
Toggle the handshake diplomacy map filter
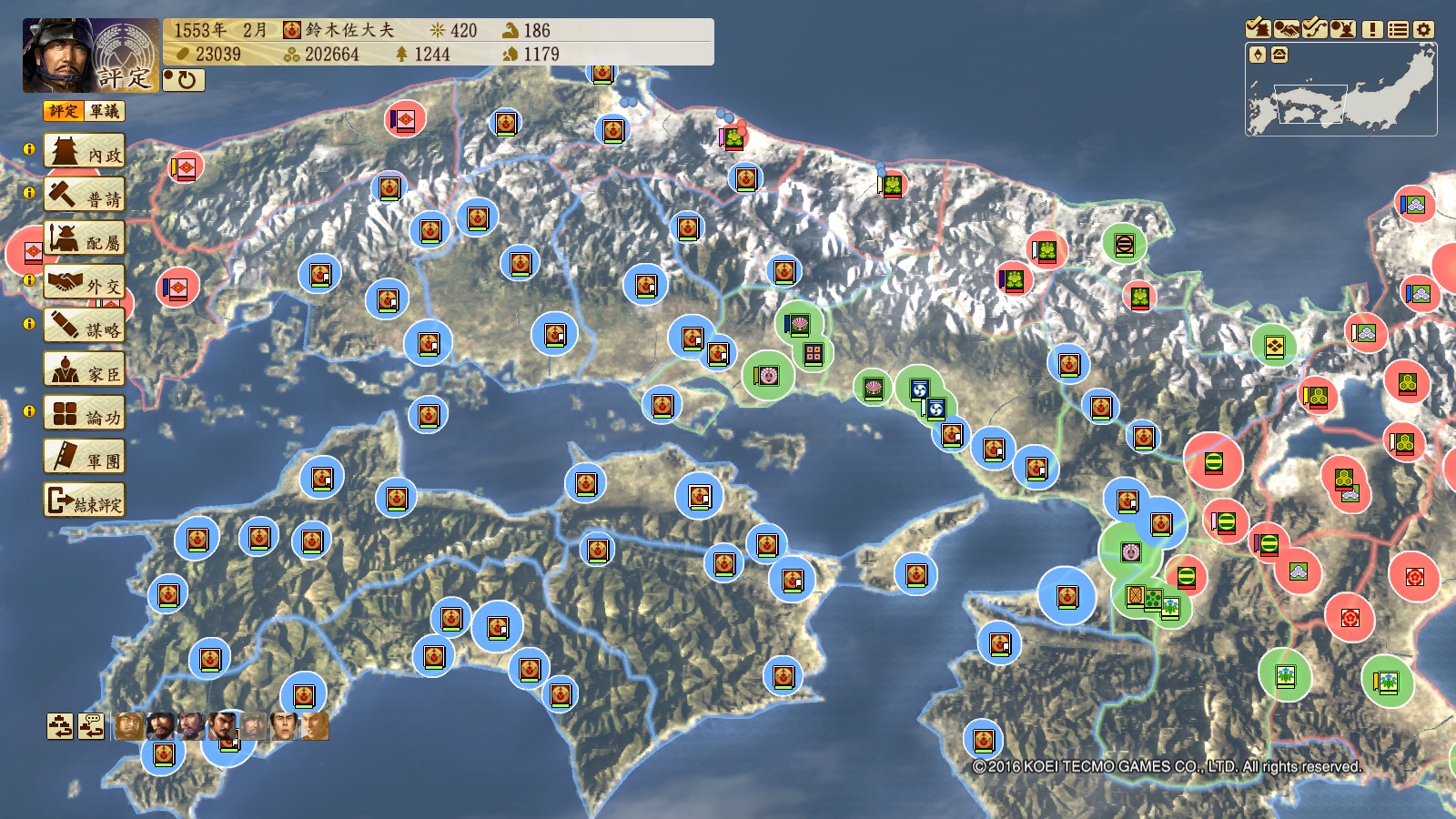(1287, 29)
